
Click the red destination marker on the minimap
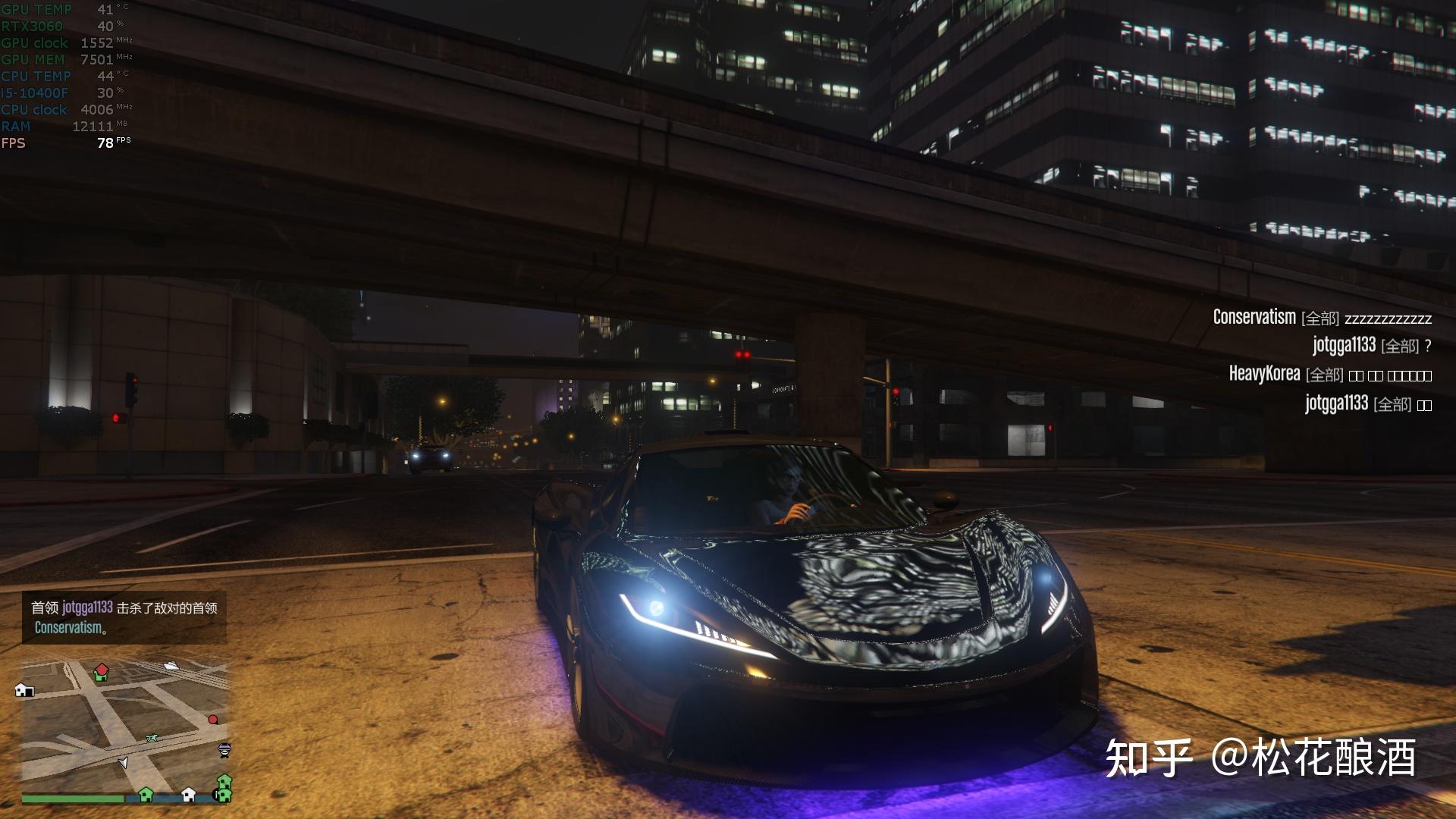(213, 720)
